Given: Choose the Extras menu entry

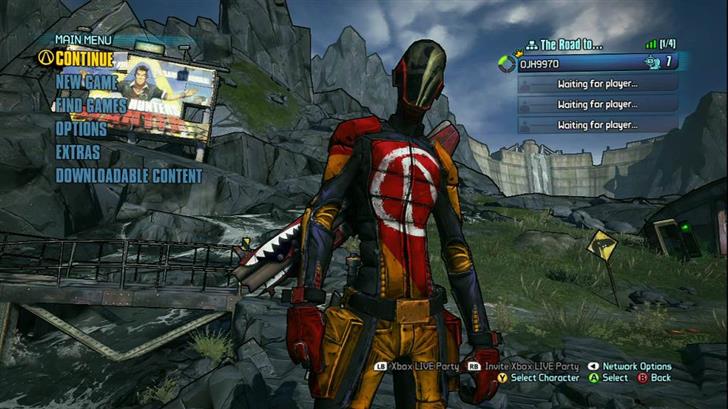Looking at the screenshot, I should [78, 152].
